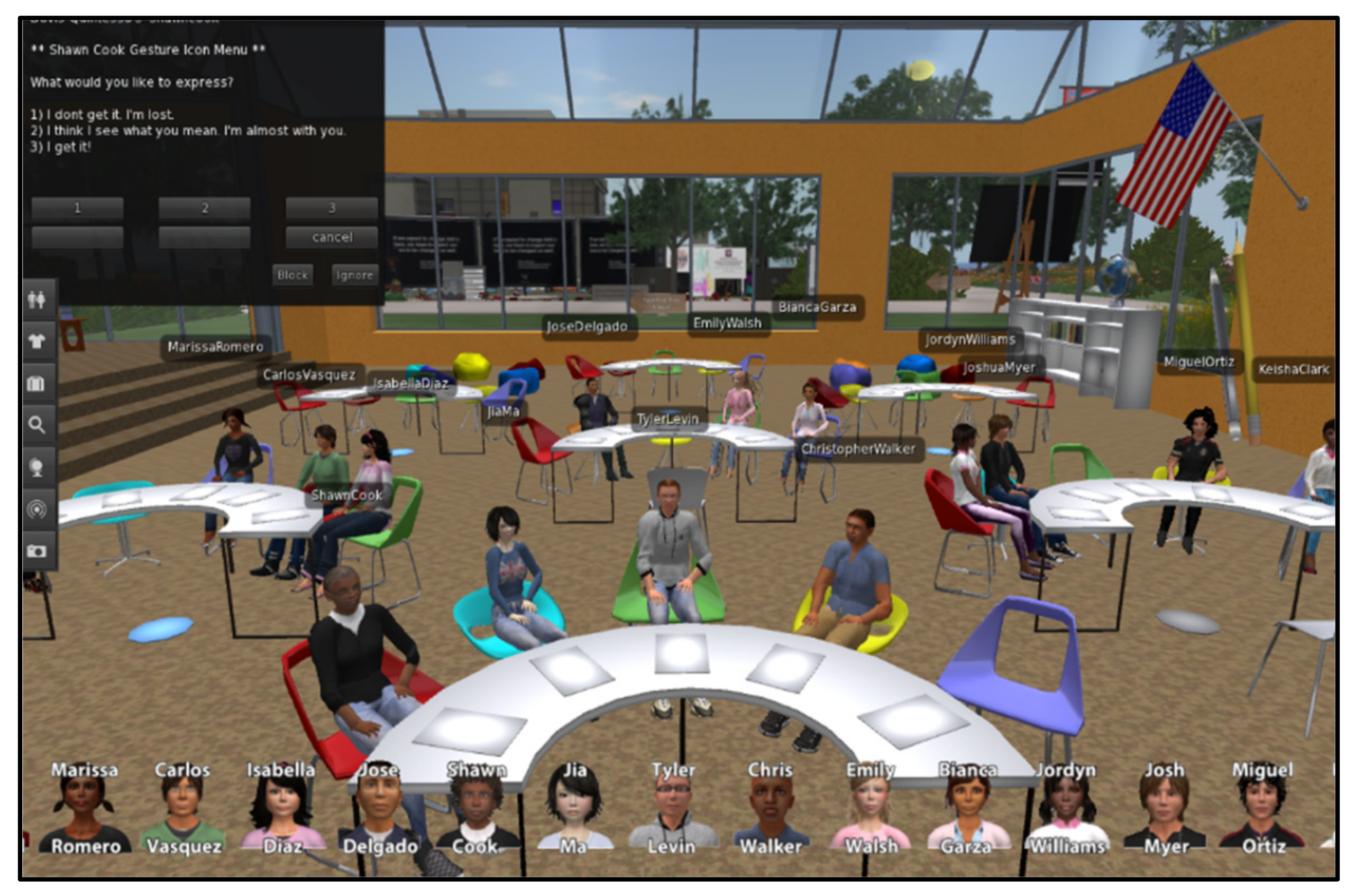Choose option 1, 'I dont get it, I'm lost'

pyautogui.click(x=77, y=209)
